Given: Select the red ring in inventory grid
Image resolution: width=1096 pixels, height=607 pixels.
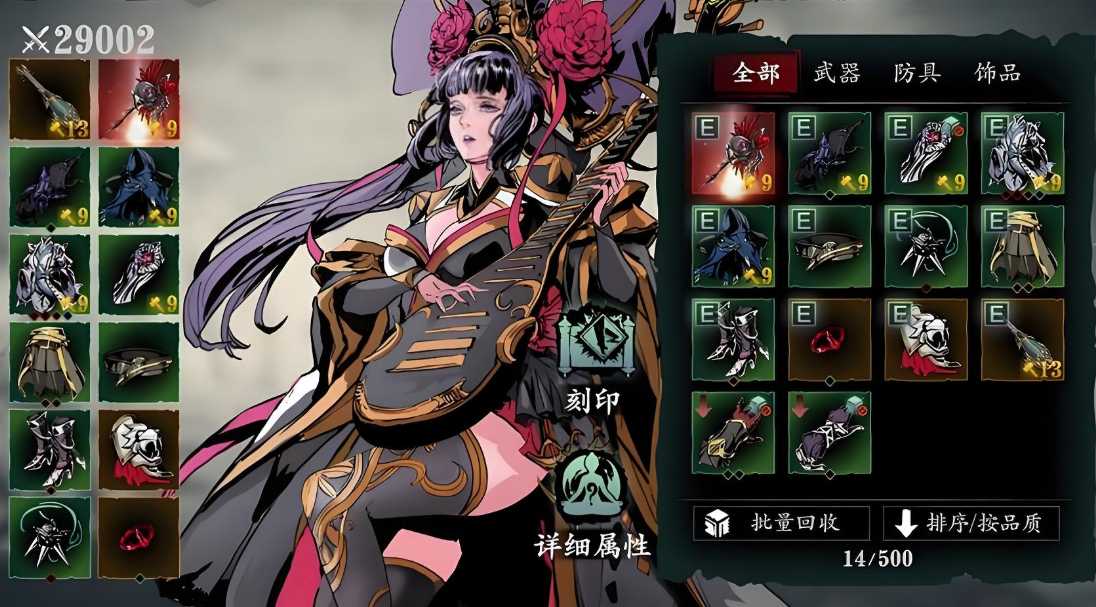Looking at the screenshot, I should pyautogui.click(x=829, y=339).
